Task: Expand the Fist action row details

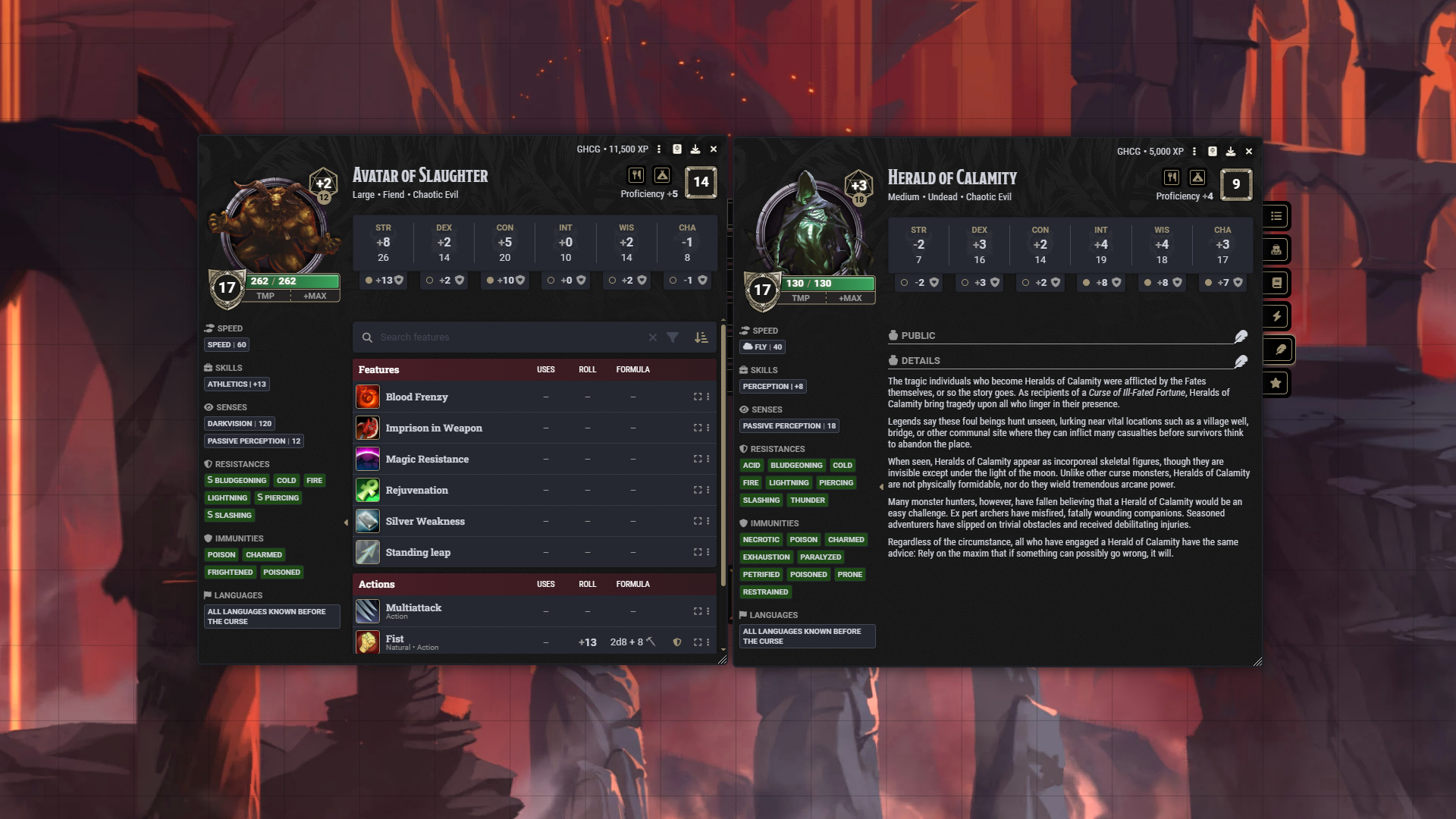Action: pos(697,642)
